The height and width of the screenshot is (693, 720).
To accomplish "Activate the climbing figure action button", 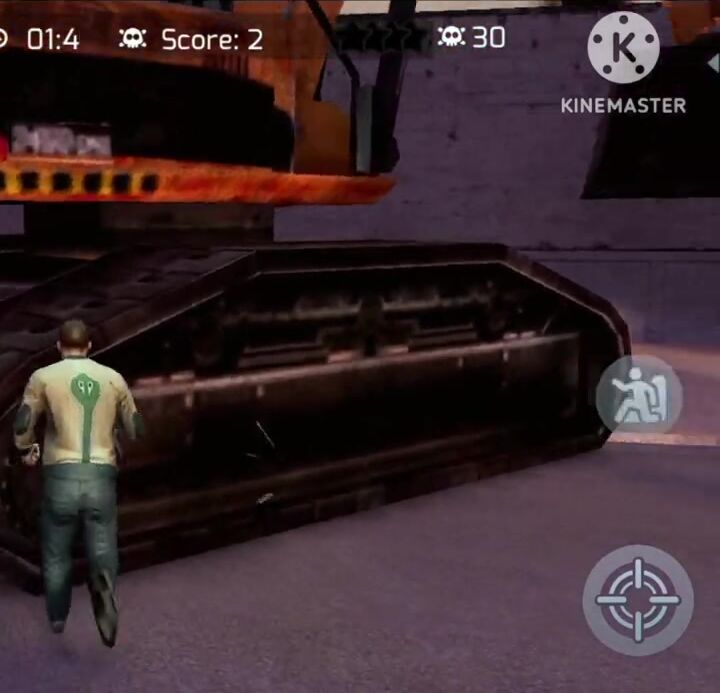I will (x=639, y=396).
